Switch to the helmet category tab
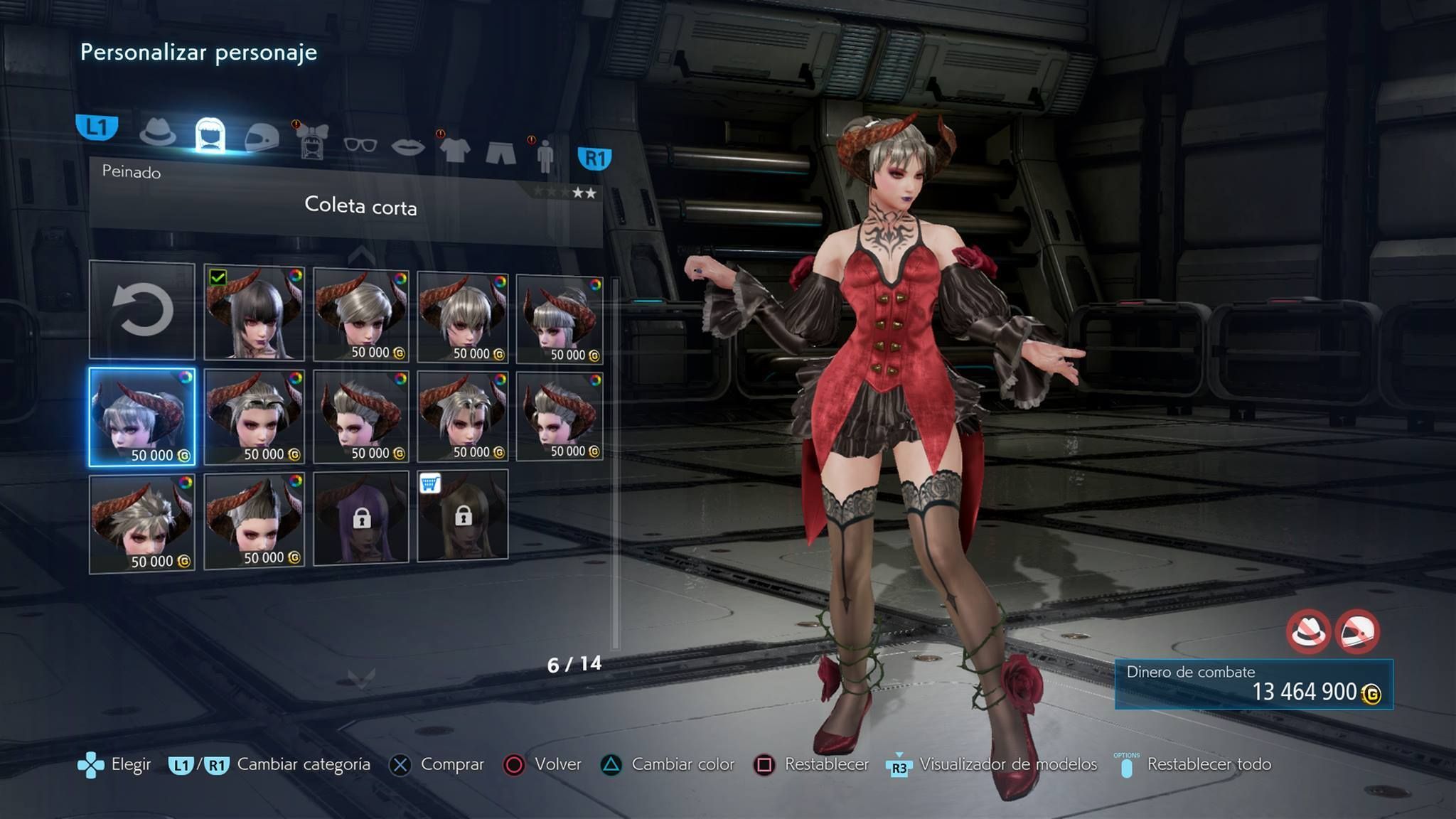Image resolution: width=1456 pixels, height=819 pixels. click(x=262, y=137)
